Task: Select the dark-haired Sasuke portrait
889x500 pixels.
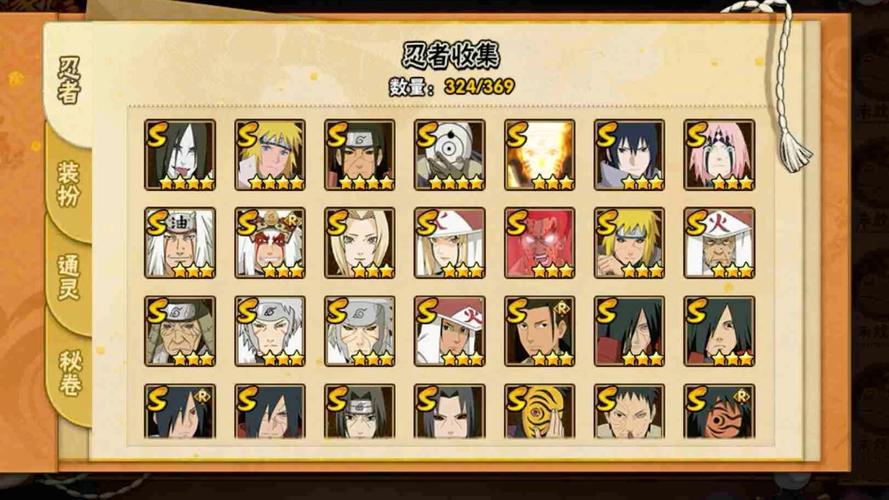Action: [629, 155]
